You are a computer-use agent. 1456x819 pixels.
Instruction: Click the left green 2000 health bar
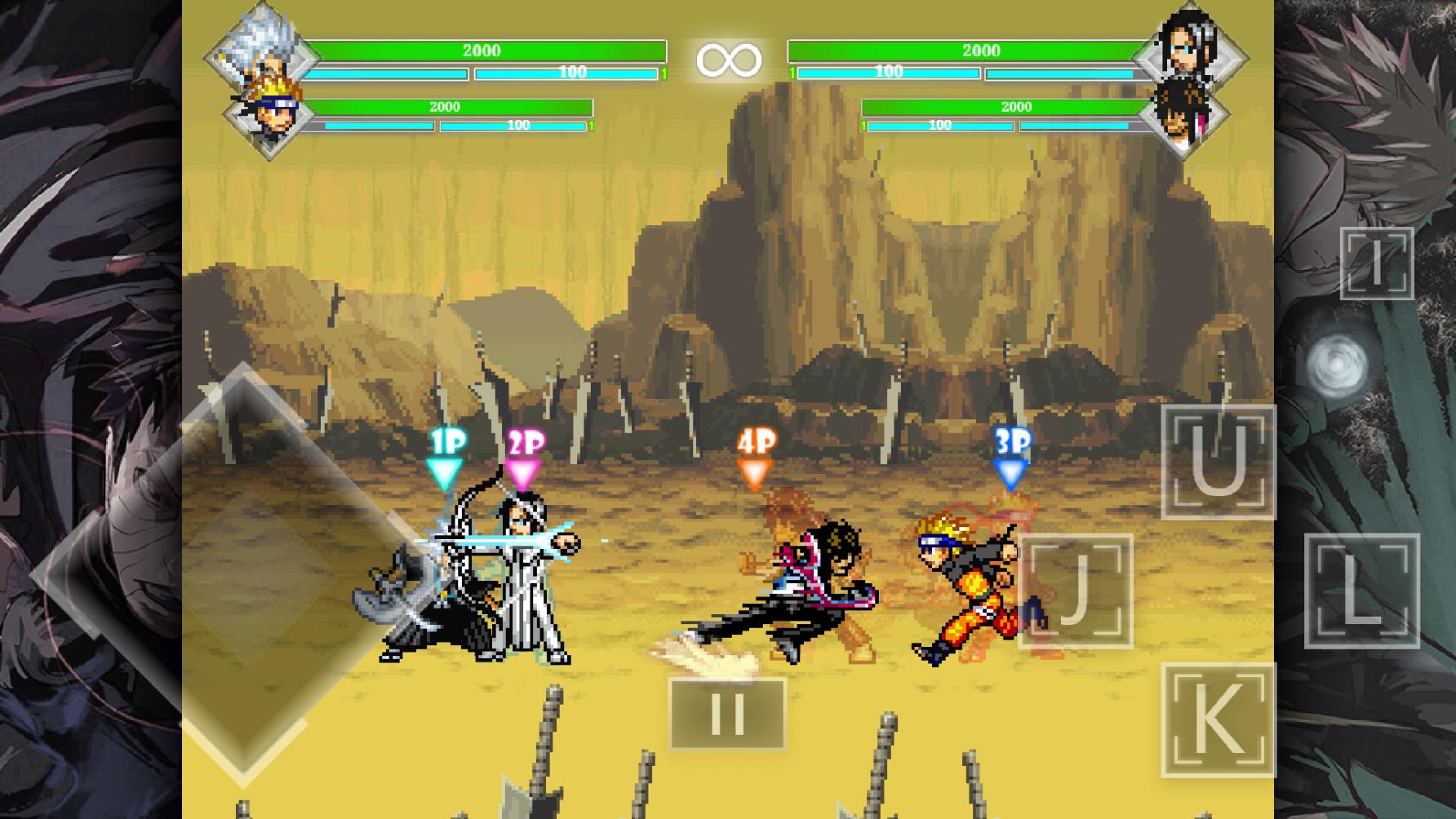[x=482, y=50]
